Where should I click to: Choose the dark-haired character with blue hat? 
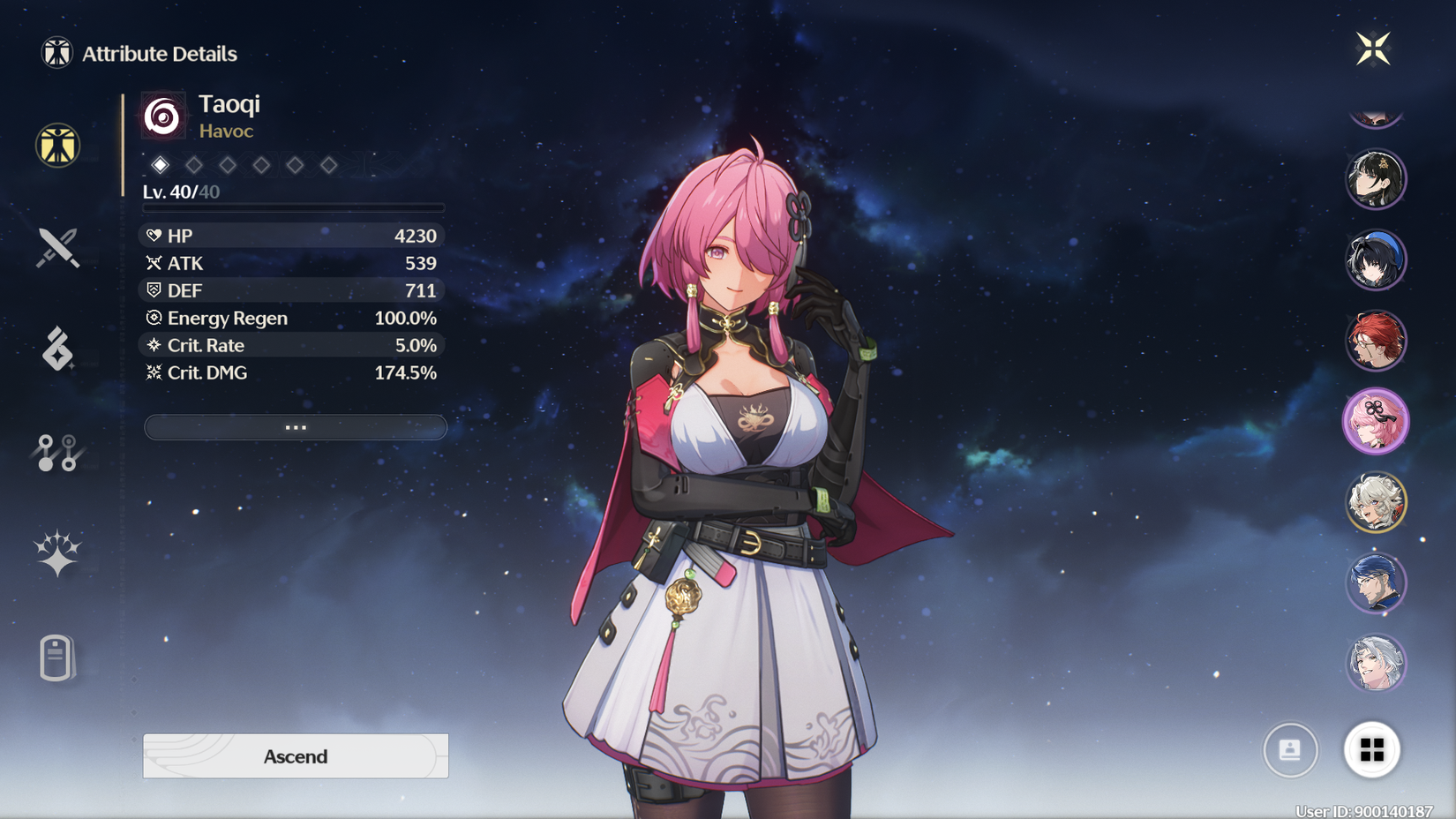point(1376,260)
